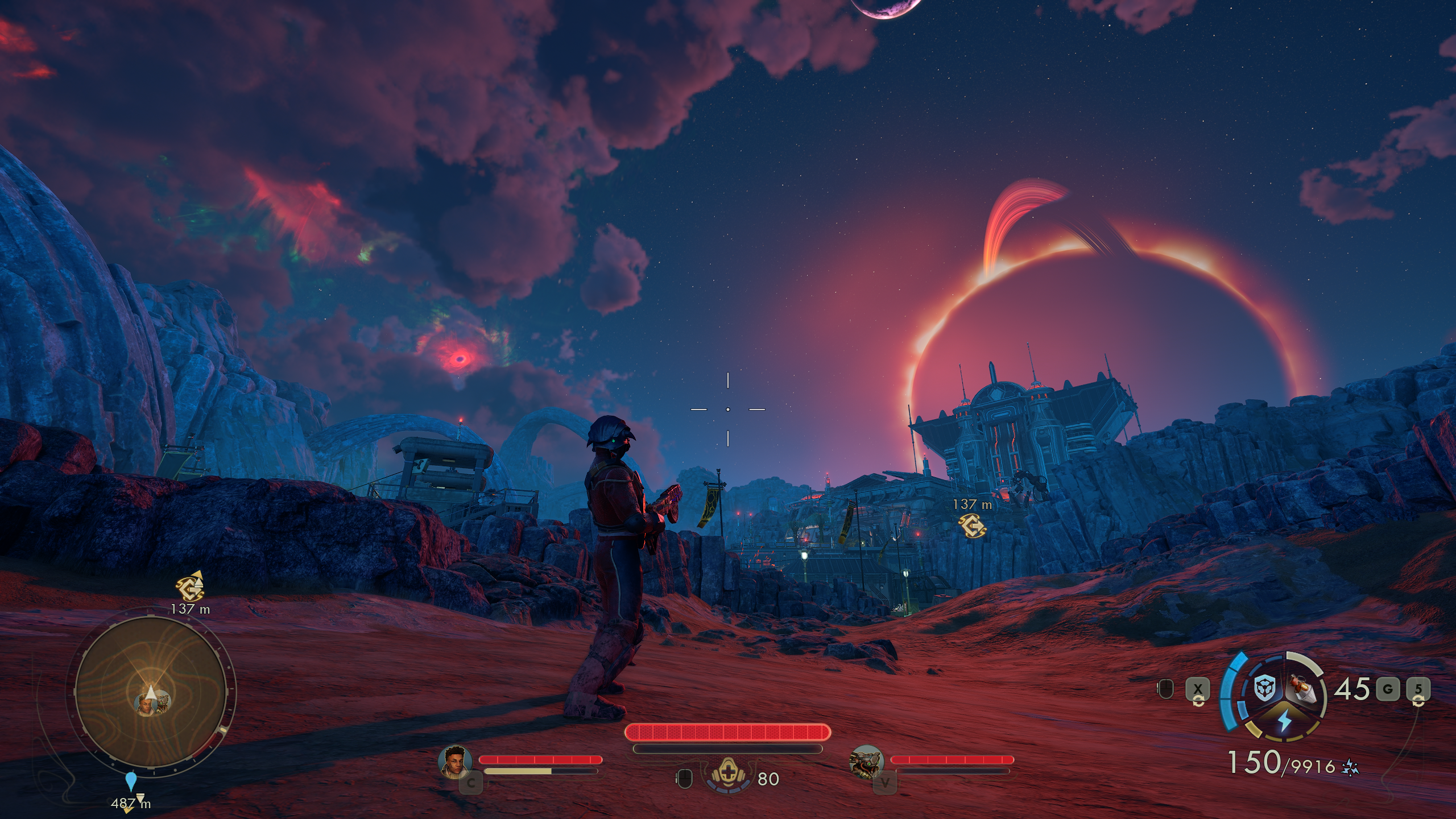The image size is (1456, 819).
Task: Select the blue waypoint pin below the minimap
Action: coord(131,781)
